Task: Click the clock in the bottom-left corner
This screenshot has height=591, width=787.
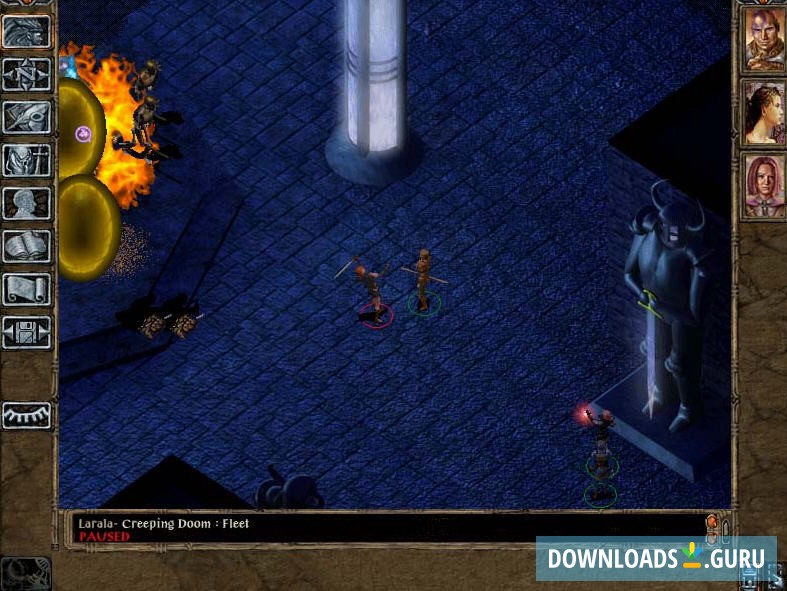Action: (25, 572)
